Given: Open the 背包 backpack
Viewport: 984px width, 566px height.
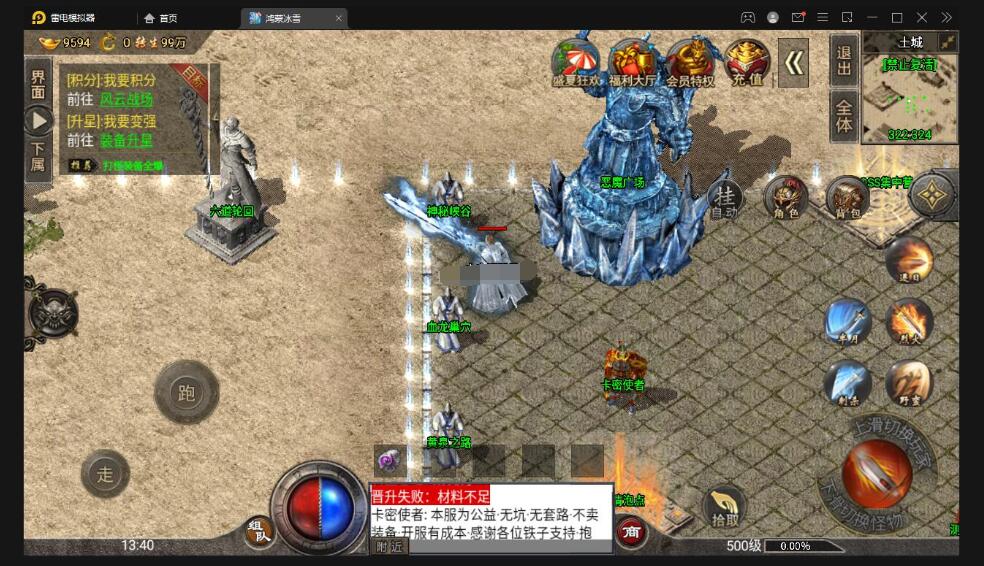Looking at the screenshot, I should pos(847,198).
